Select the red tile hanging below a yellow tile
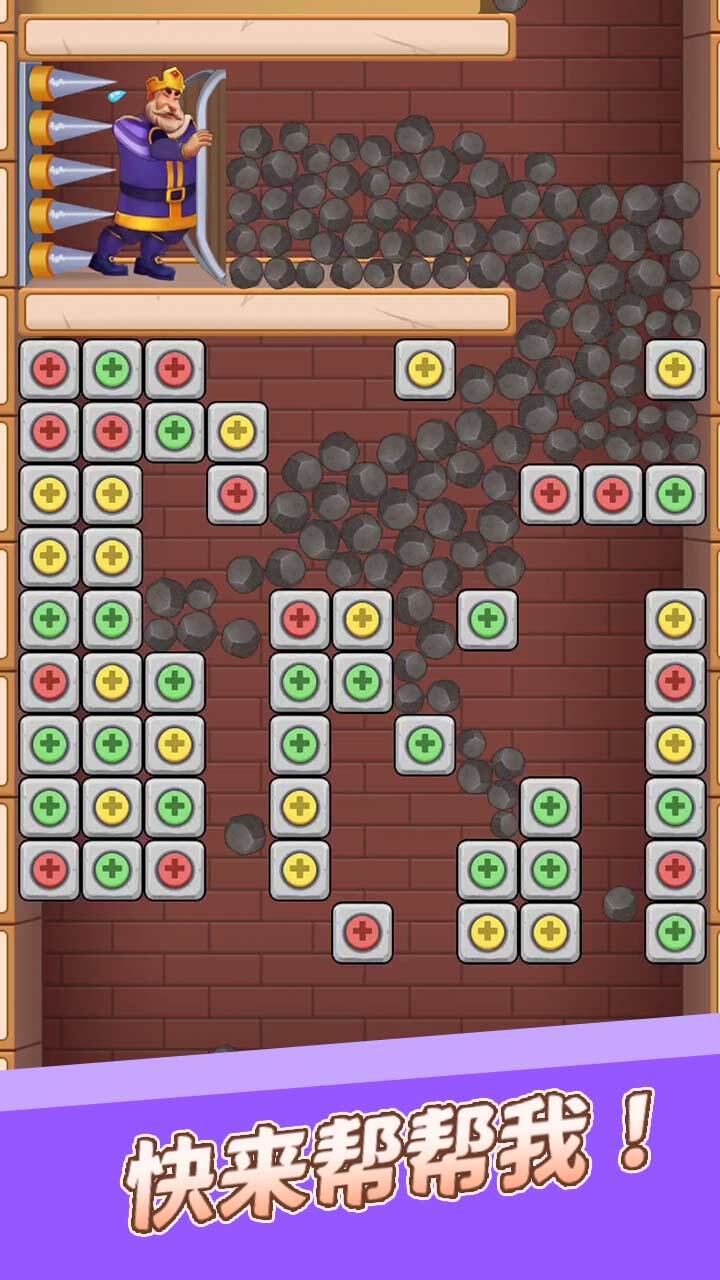Viewport: 720px width, 1280px height. pos(237,494)
